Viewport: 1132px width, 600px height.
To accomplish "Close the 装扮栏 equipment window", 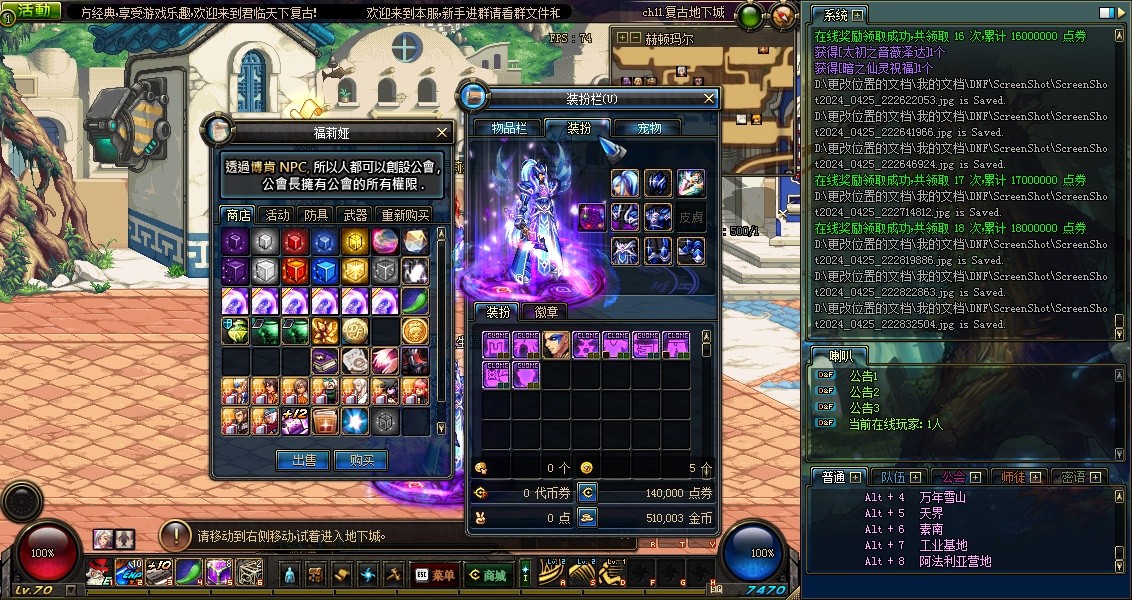I will point(709,98).
